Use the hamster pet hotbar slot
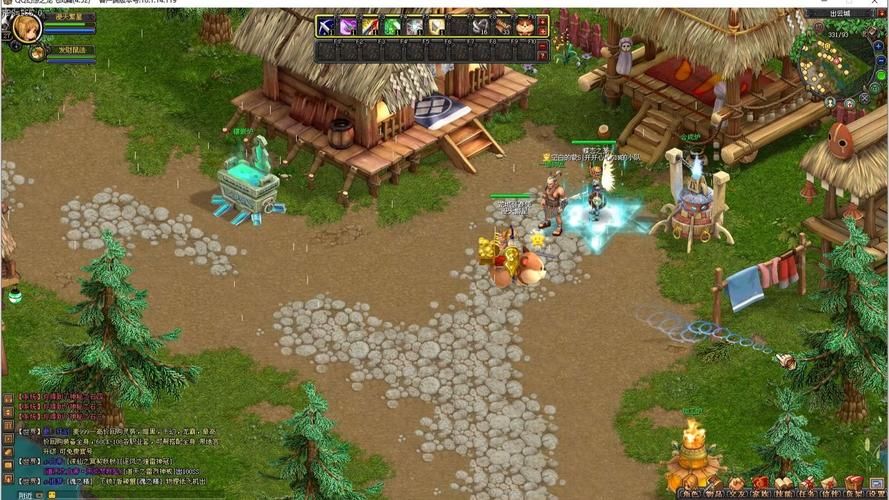 coord(524,26)
